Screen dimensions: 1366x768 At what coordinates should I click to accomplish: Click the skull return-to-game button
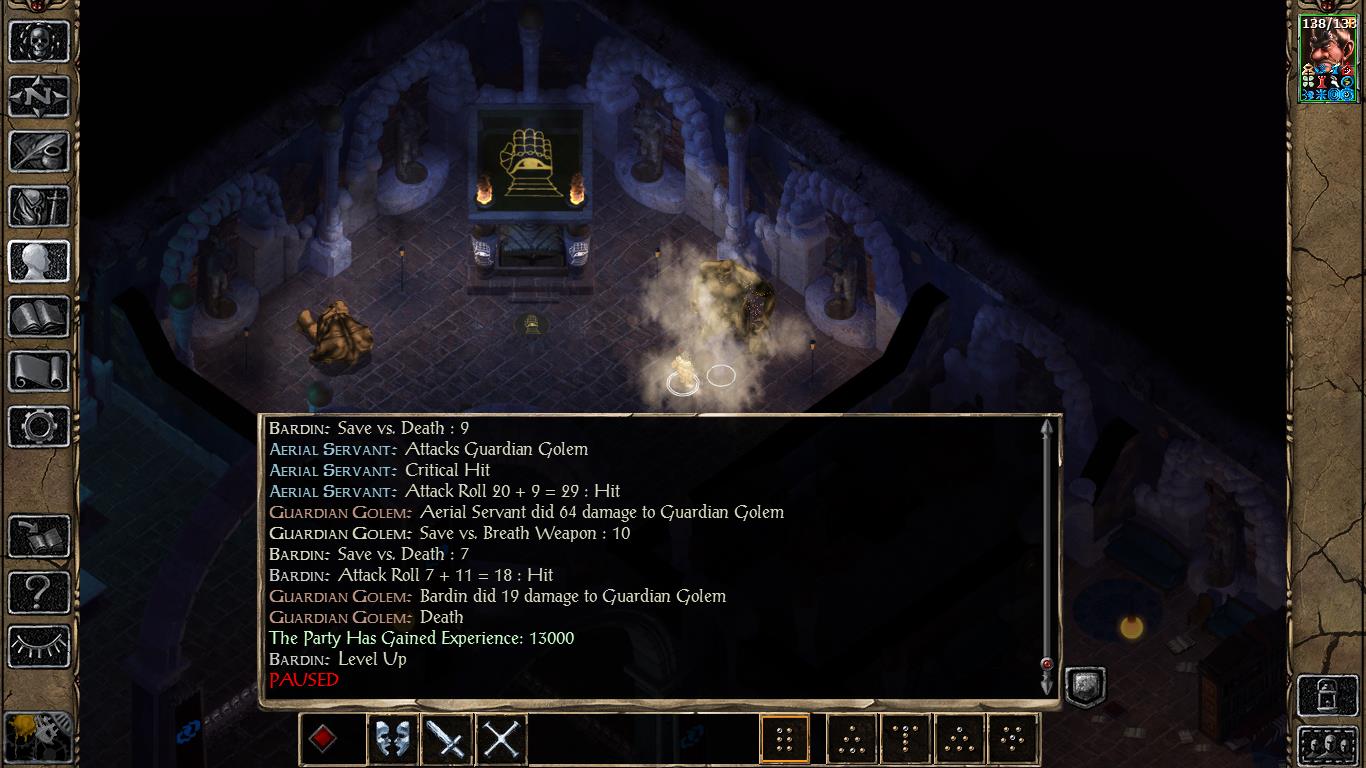pyautogui.click(x=39, y=41)
